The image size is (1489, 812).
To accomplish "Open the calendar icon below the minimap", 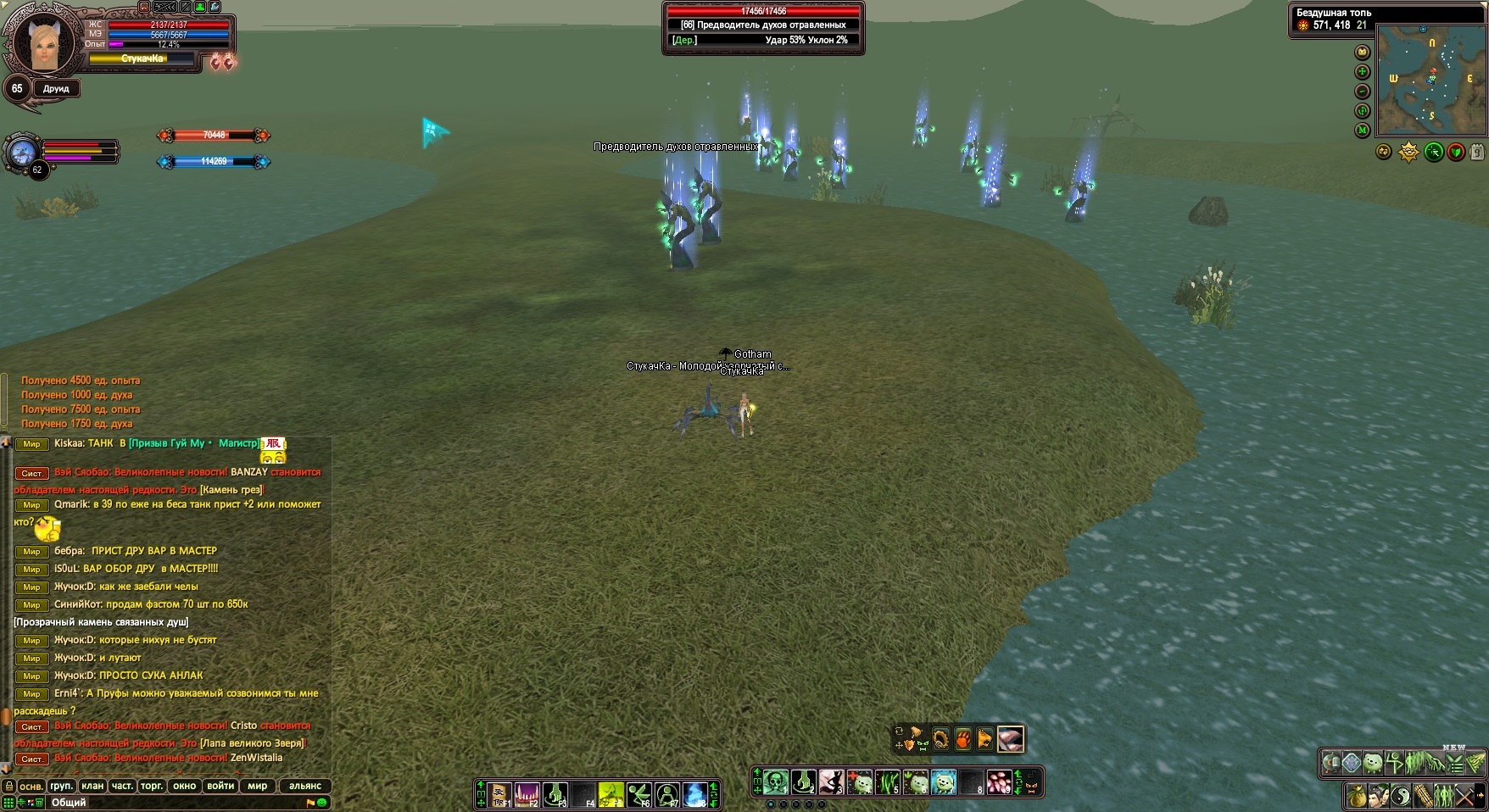I will pos(1476,153).
